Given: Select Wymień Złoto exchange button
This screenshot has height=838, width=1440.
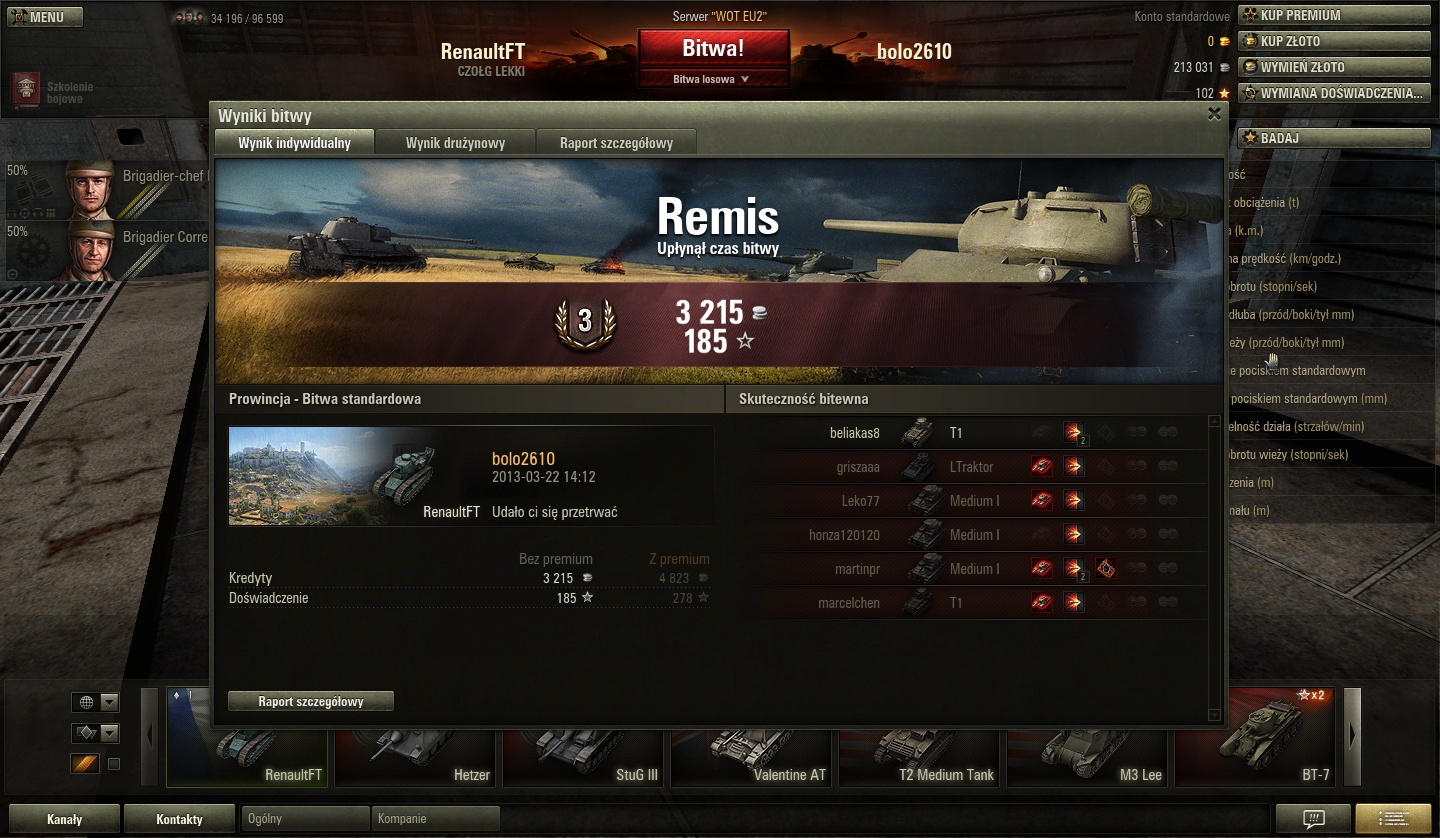Looking at the screenshot, I should (x=1334, y=67).
